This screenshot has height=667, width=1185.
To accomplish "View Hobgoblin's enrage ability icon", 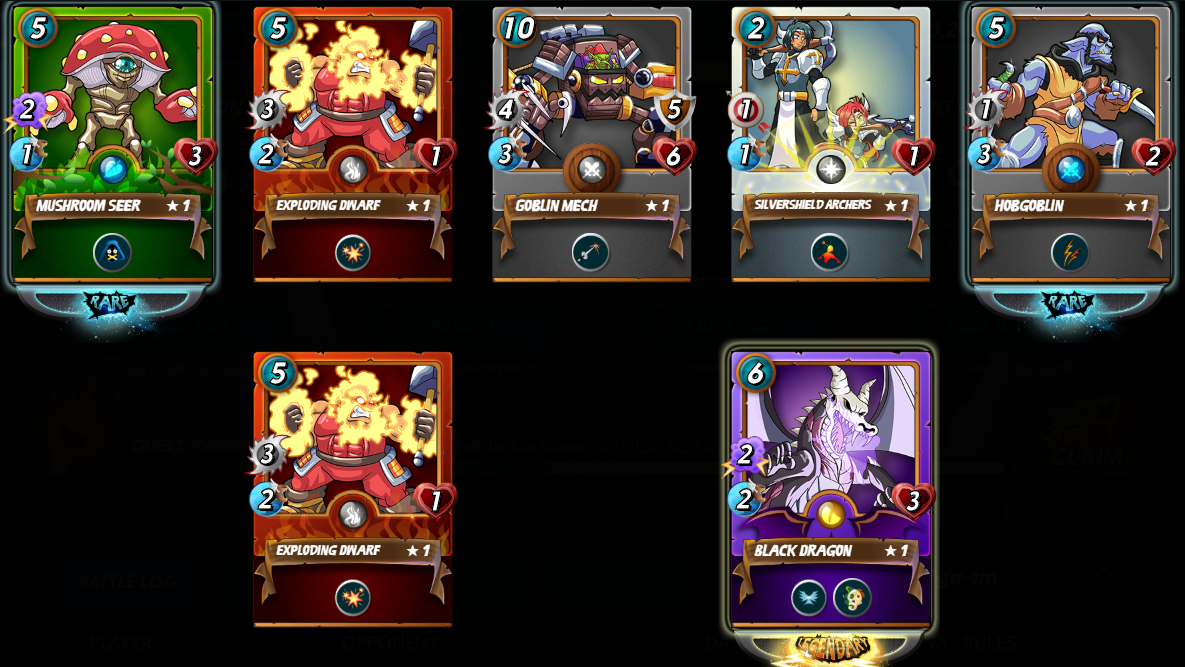I will pos(1070,252).
